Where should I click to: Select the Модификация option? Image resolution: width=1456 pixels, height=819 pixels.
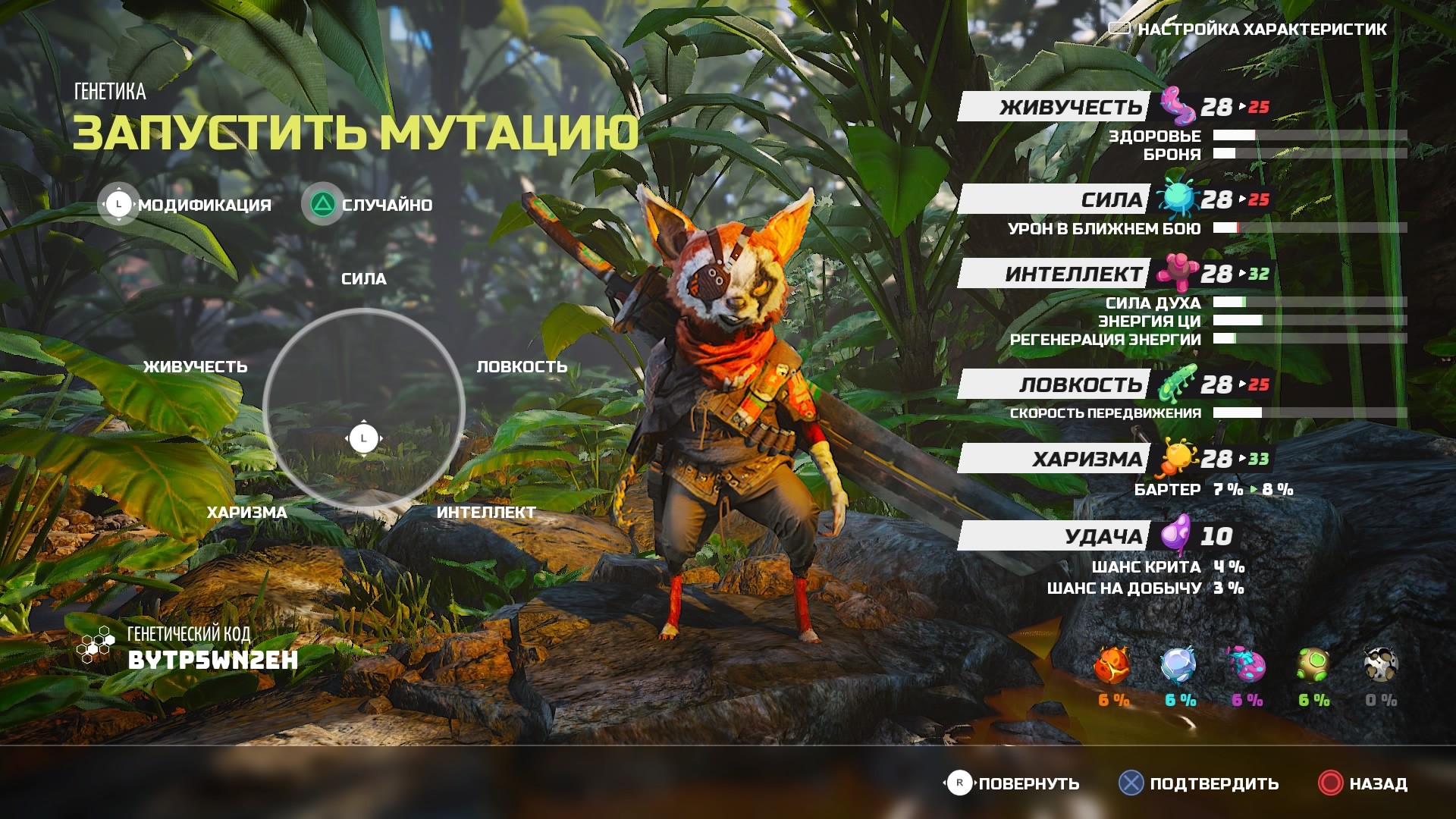187,205
